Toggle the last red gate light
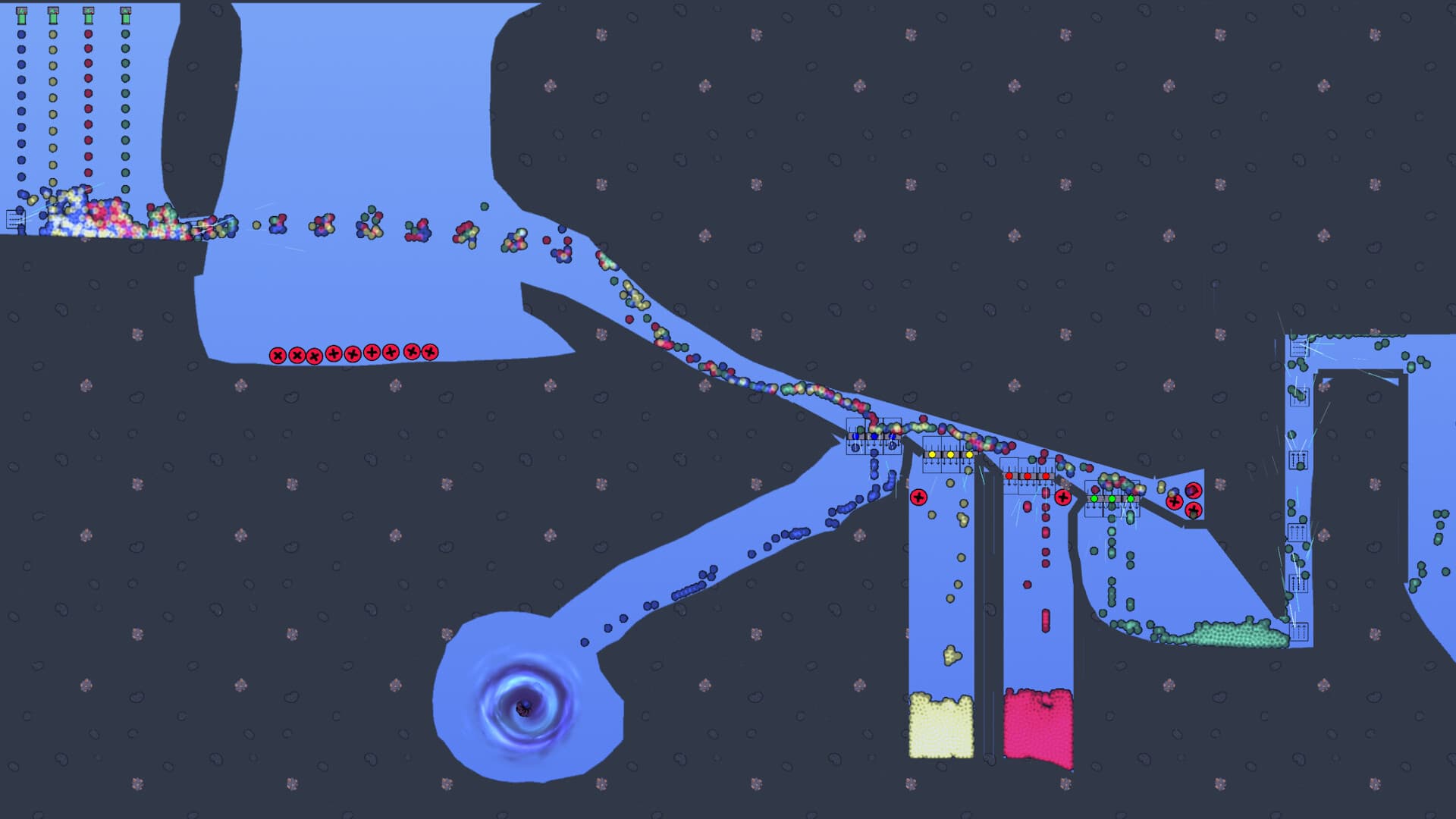 tap(1046, 476)
